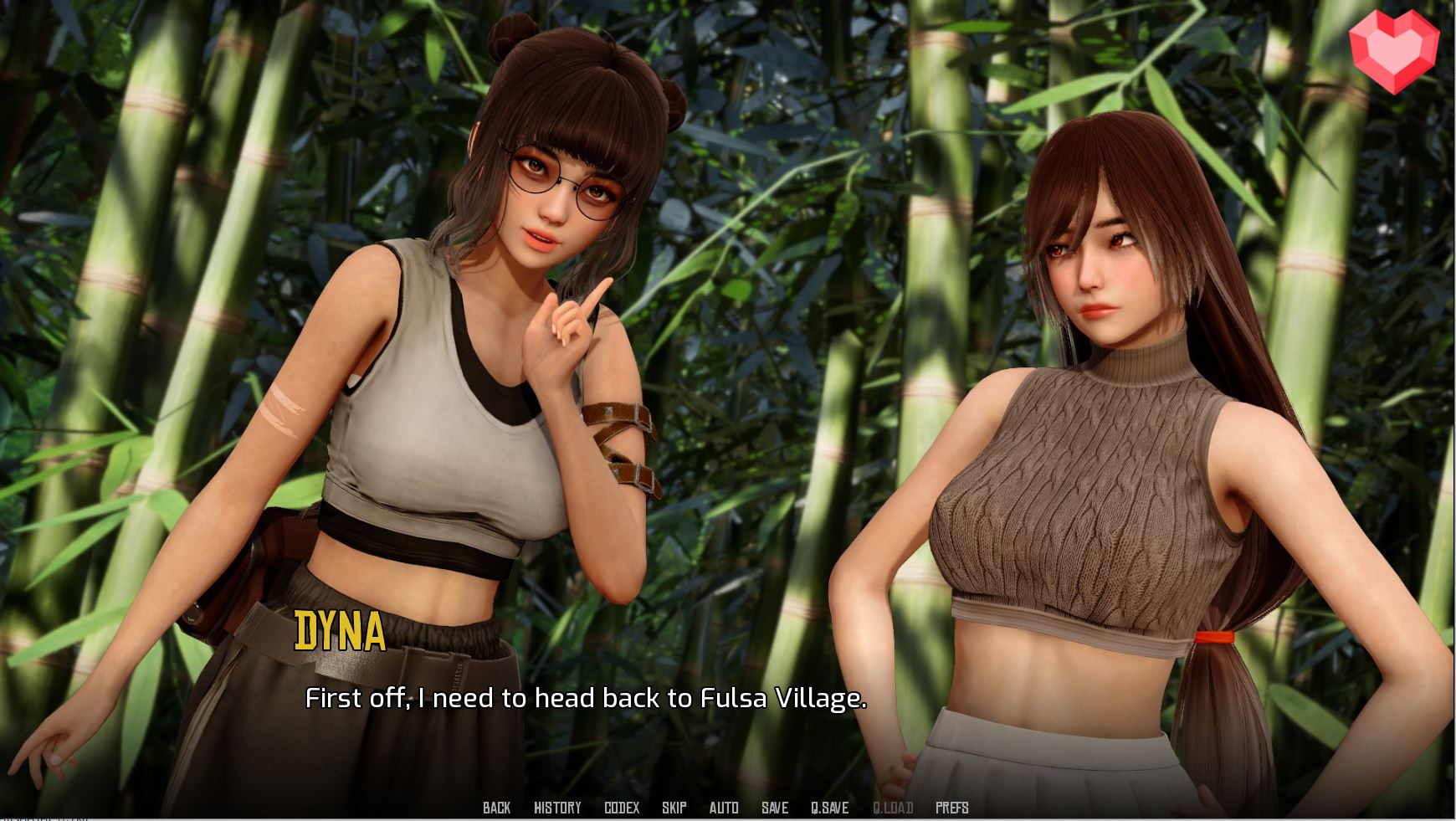Open the dialogue History log
Viewport: 1456px width, 821px height.
pos(557,808)
